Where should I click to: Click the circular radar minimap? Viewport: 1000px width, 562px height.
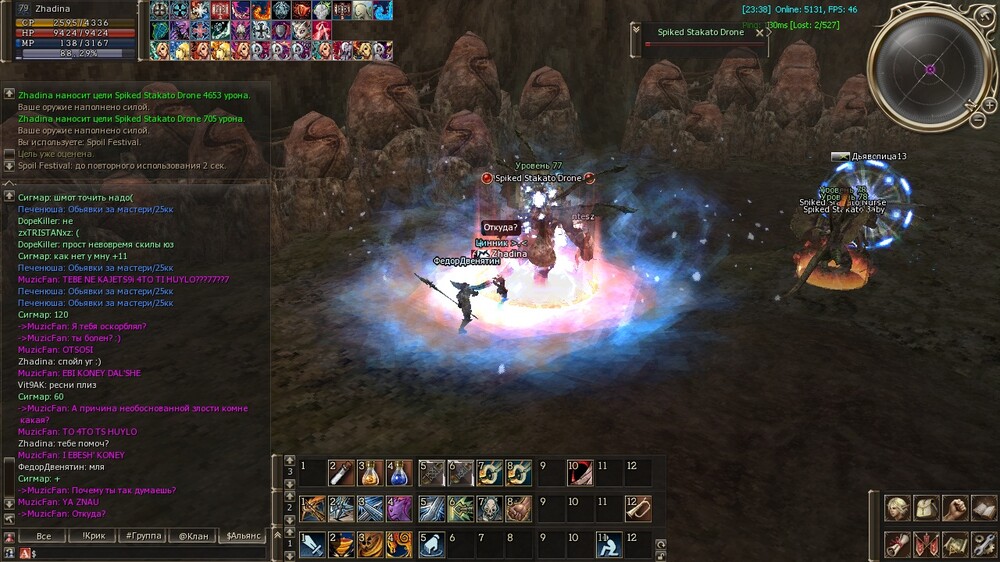(x=930, y=69)
